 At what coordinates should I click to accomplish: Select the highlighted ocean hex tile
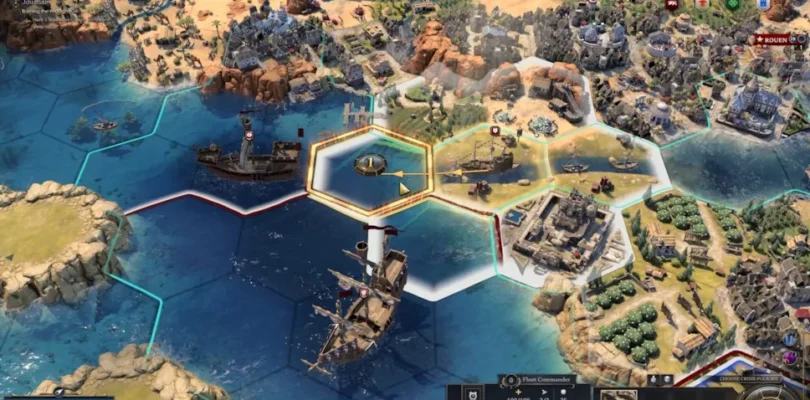pos(370,172)
